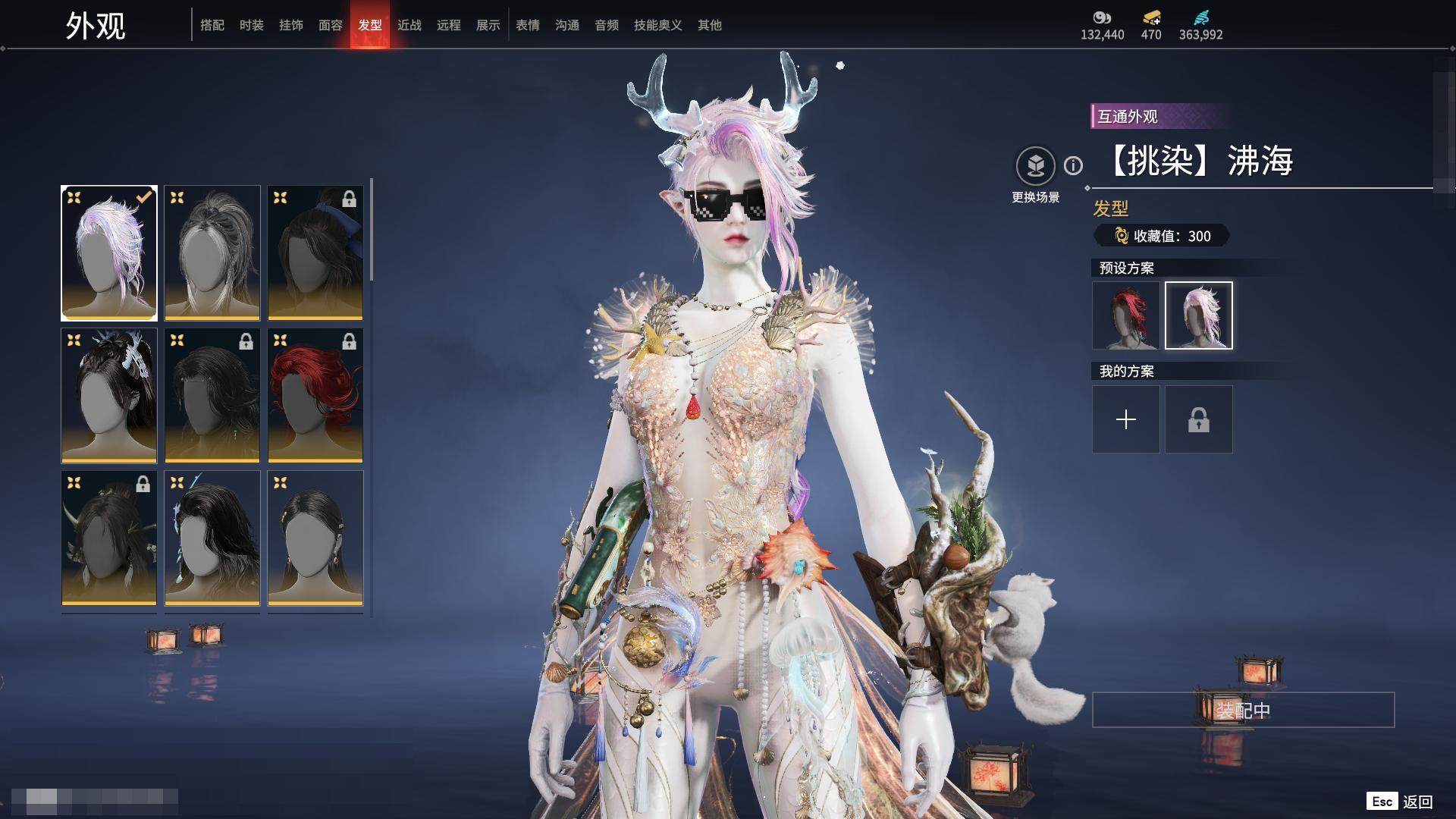The height and width of the screenshot is (819, 1456).
Task: Click the 更换场景 scene change button
Action: (x=1035, y=167)
